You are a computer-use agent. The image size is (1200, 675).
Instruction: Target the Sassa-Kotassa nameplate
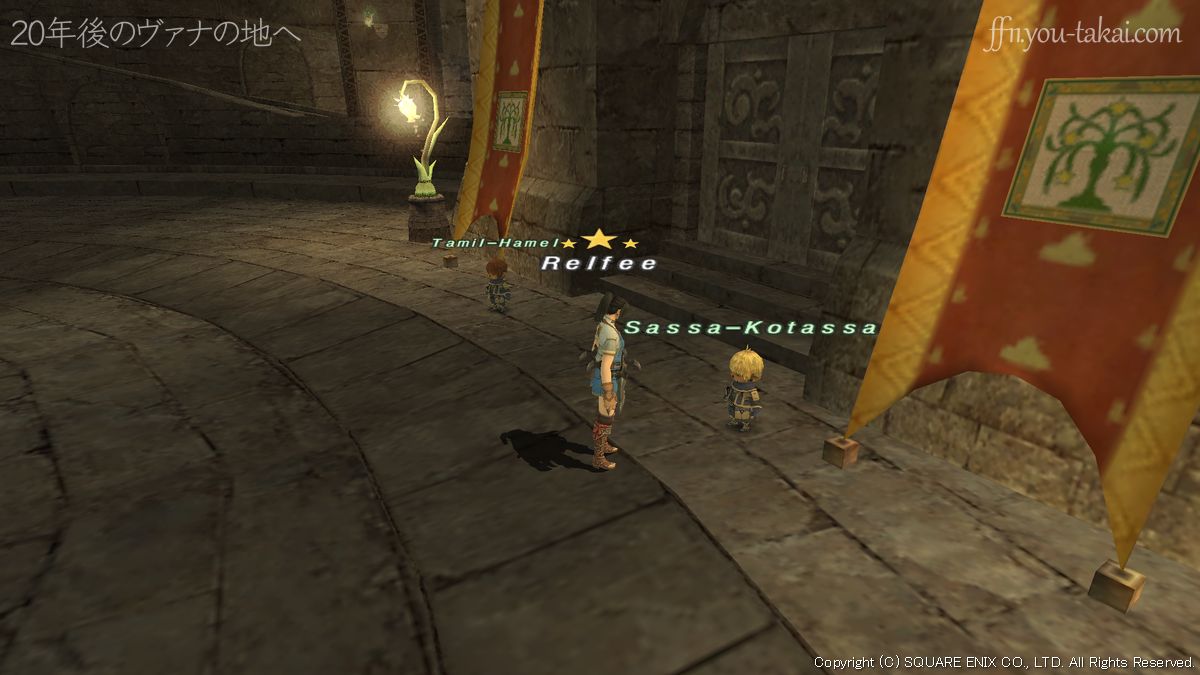point(750,328)
